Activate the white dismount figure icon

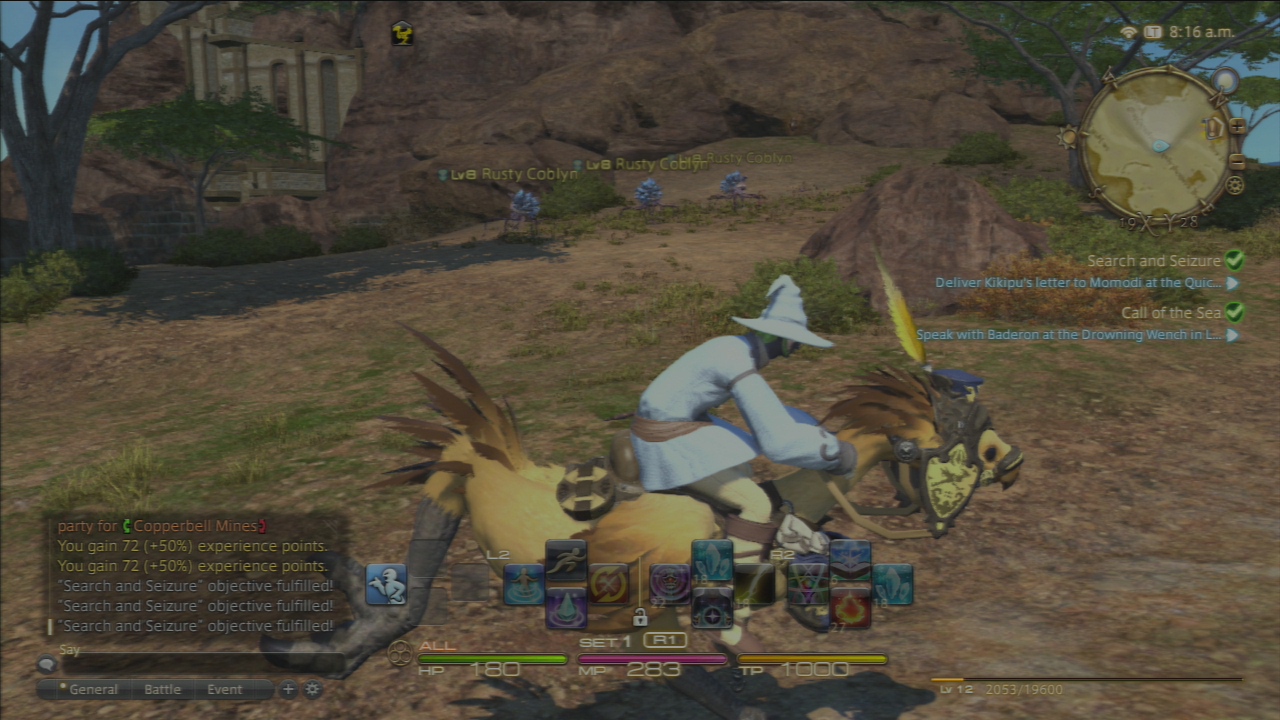coord(386,584)
